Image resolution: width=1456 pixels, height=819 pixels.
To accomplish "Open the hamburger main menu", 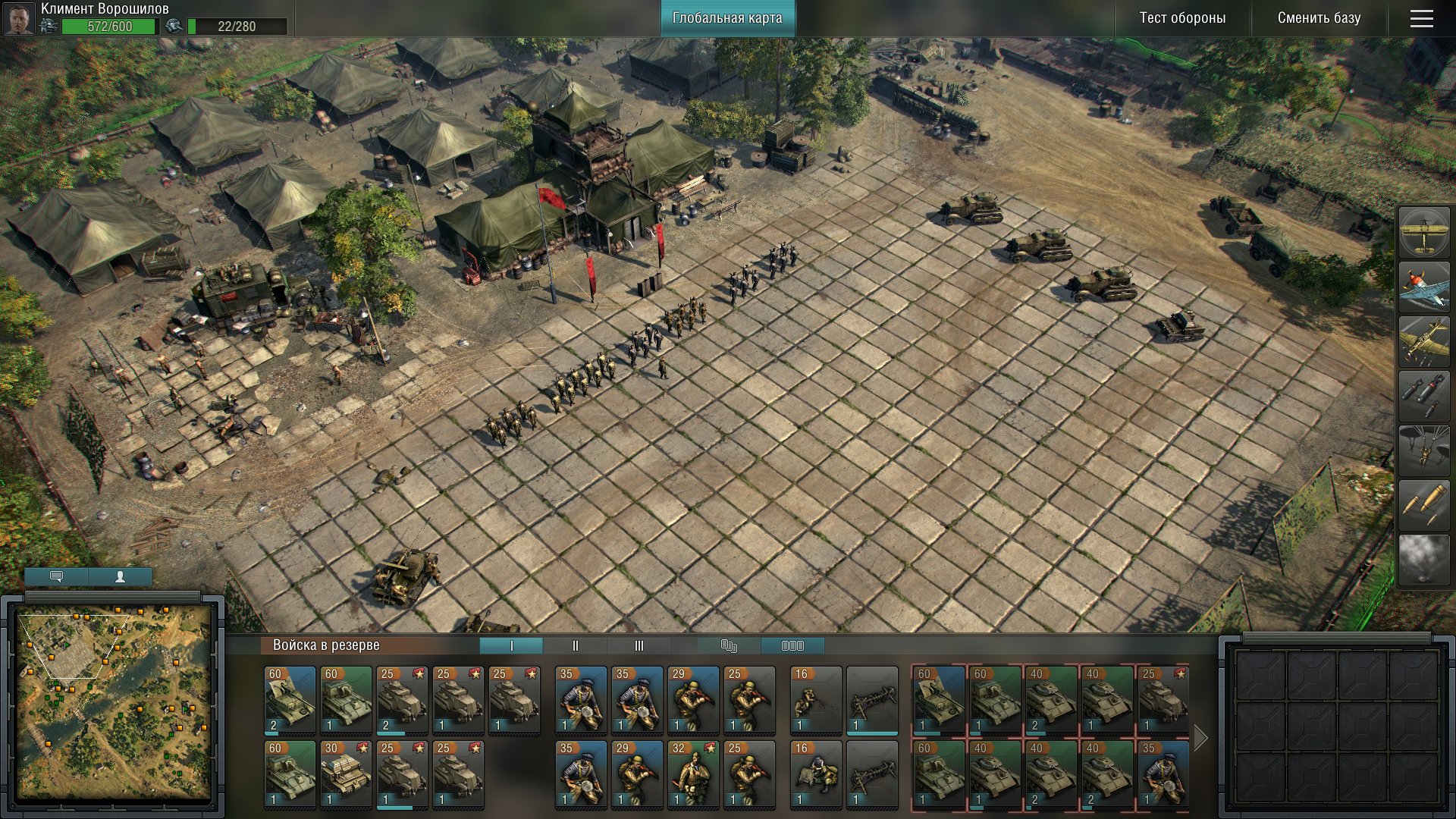I will (1421, 18).
